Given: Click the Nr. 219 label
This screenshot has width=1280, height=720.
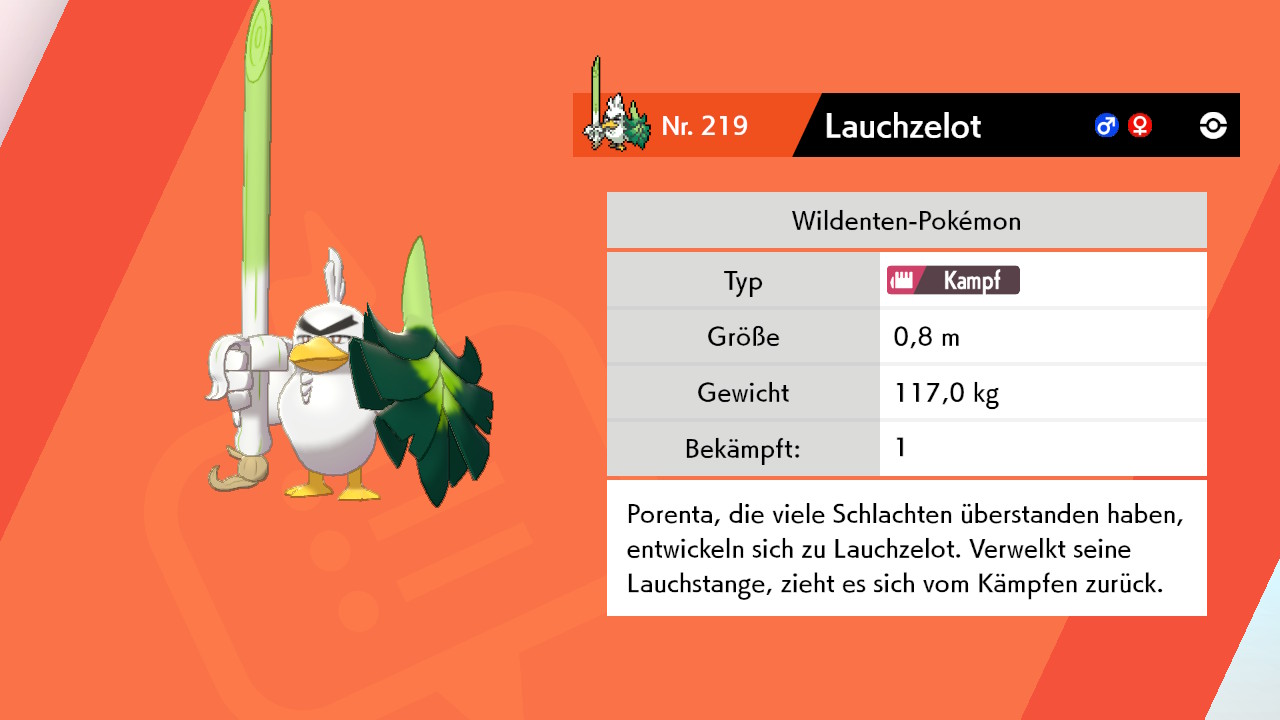Looking at the screenshot, I should [705, 125].
